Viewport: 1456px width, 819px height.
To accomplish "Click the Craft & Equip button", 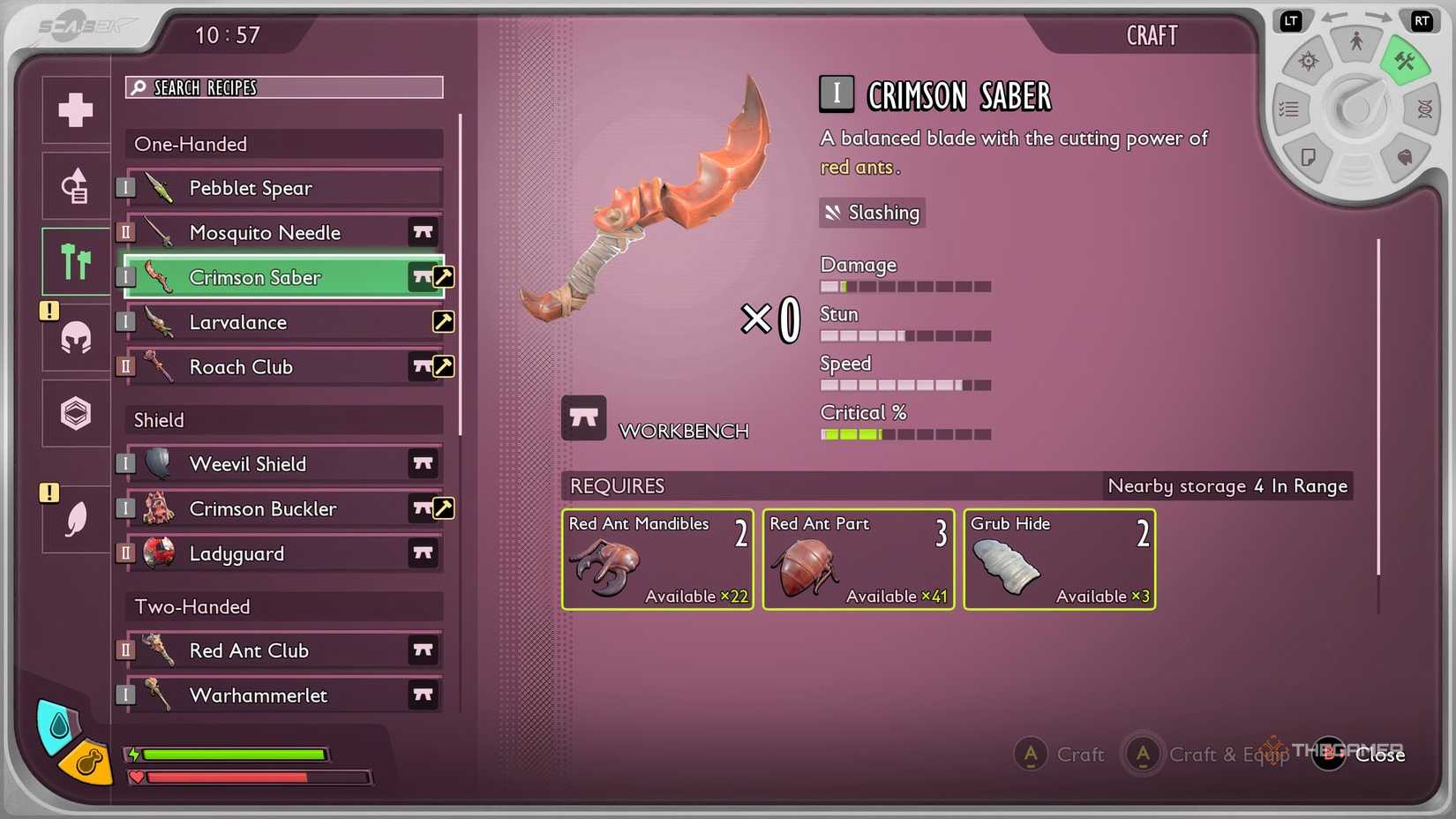I will point(1227,755).
